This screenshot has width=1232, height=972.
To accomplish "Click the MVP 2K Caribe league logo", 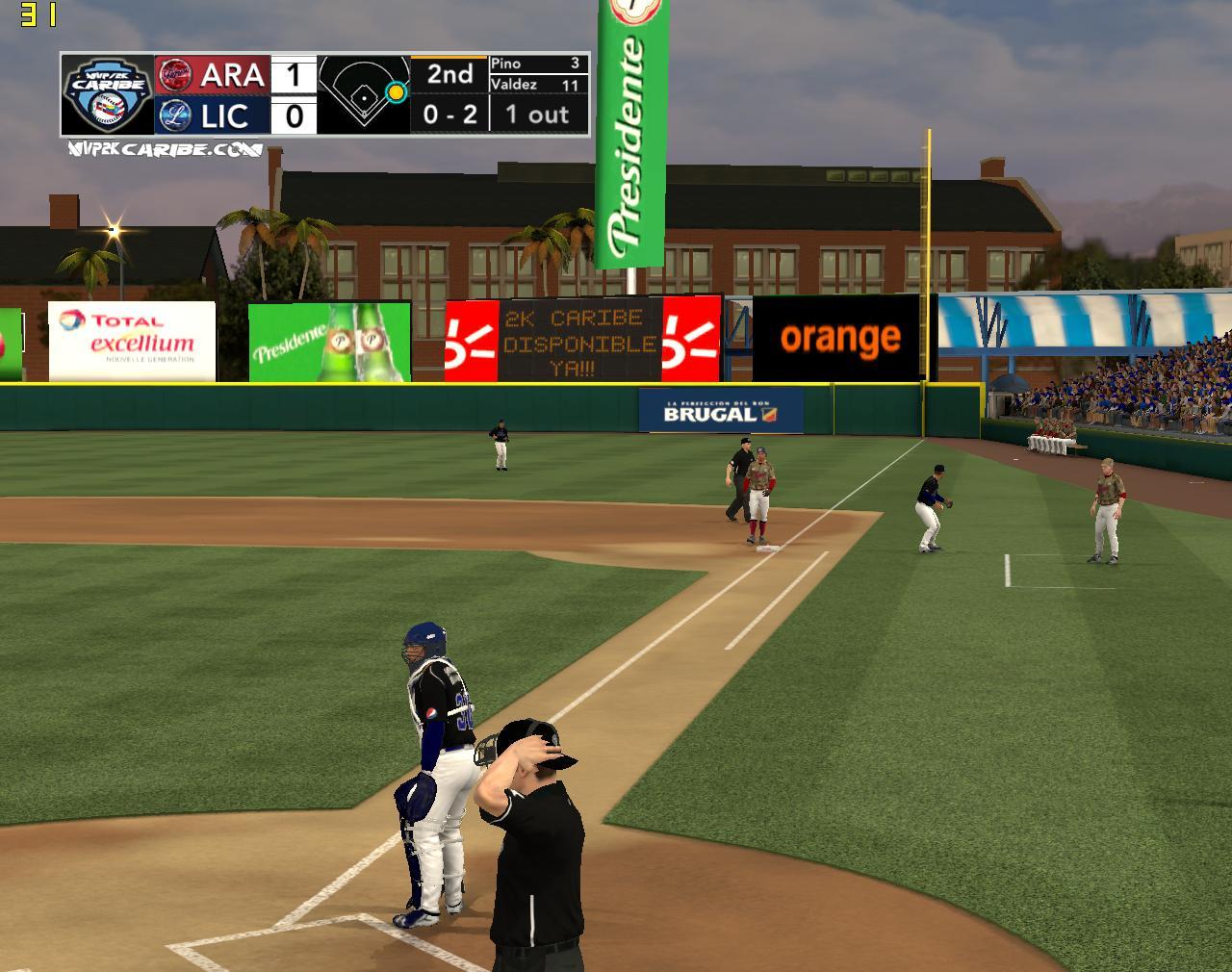I will (x=107, y=94).
